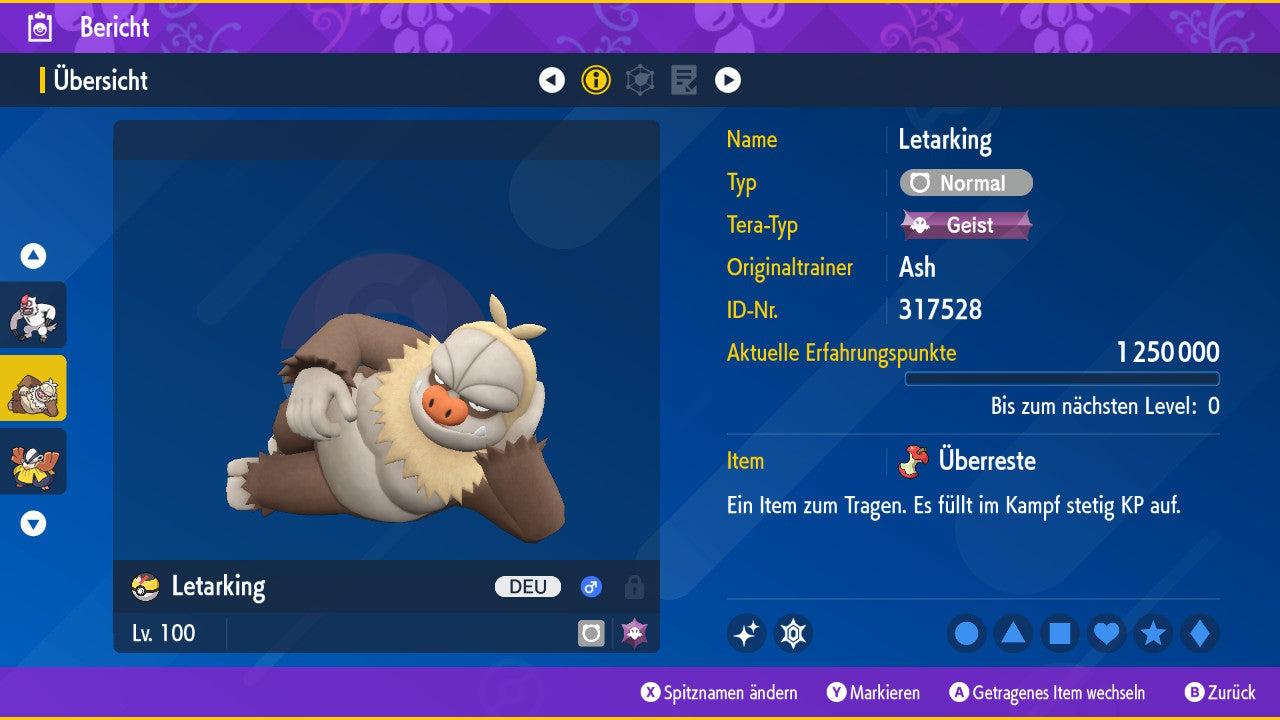1280x720 pixels.
Task: Toggle the triangle marking
Action: point(1013,633)
